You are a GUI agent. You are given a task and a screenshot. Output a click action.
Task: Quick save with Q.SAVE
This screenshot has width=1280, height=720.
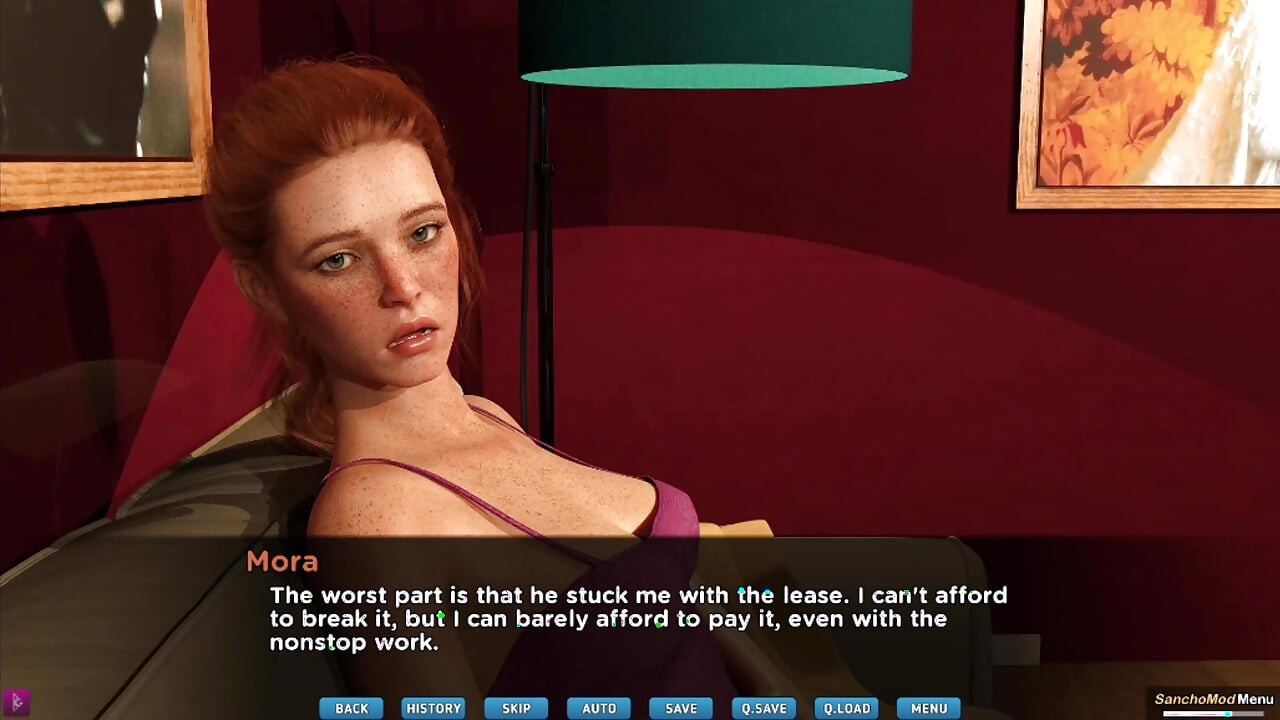pos(764,708)
